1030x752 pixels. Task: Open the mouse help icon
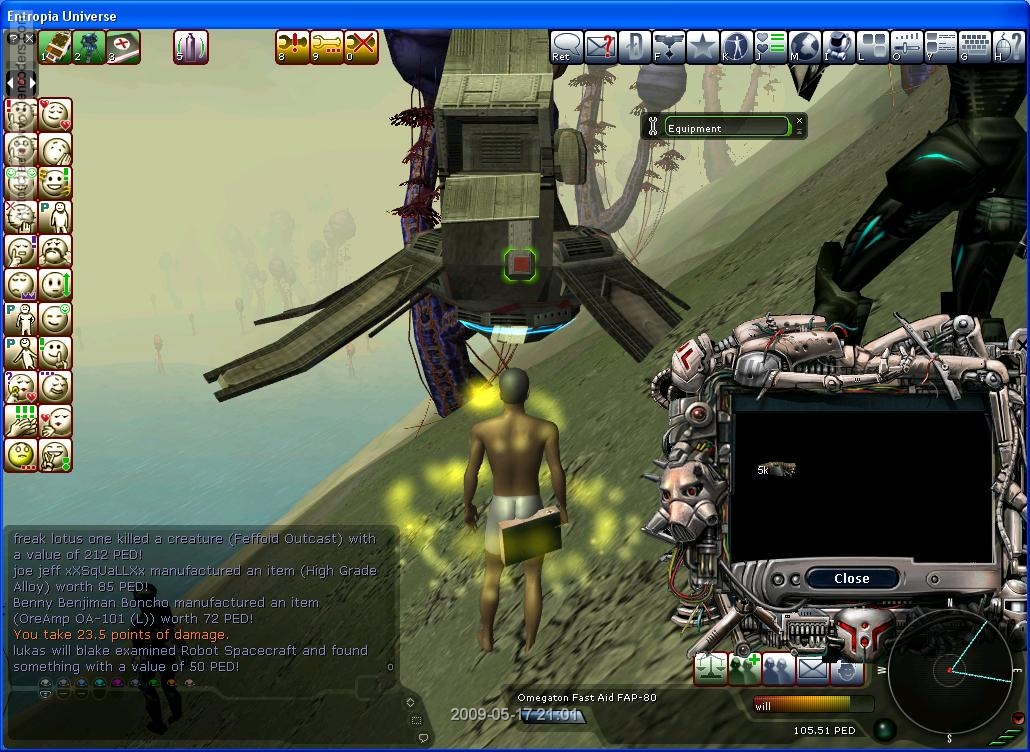pos(1009,47)
